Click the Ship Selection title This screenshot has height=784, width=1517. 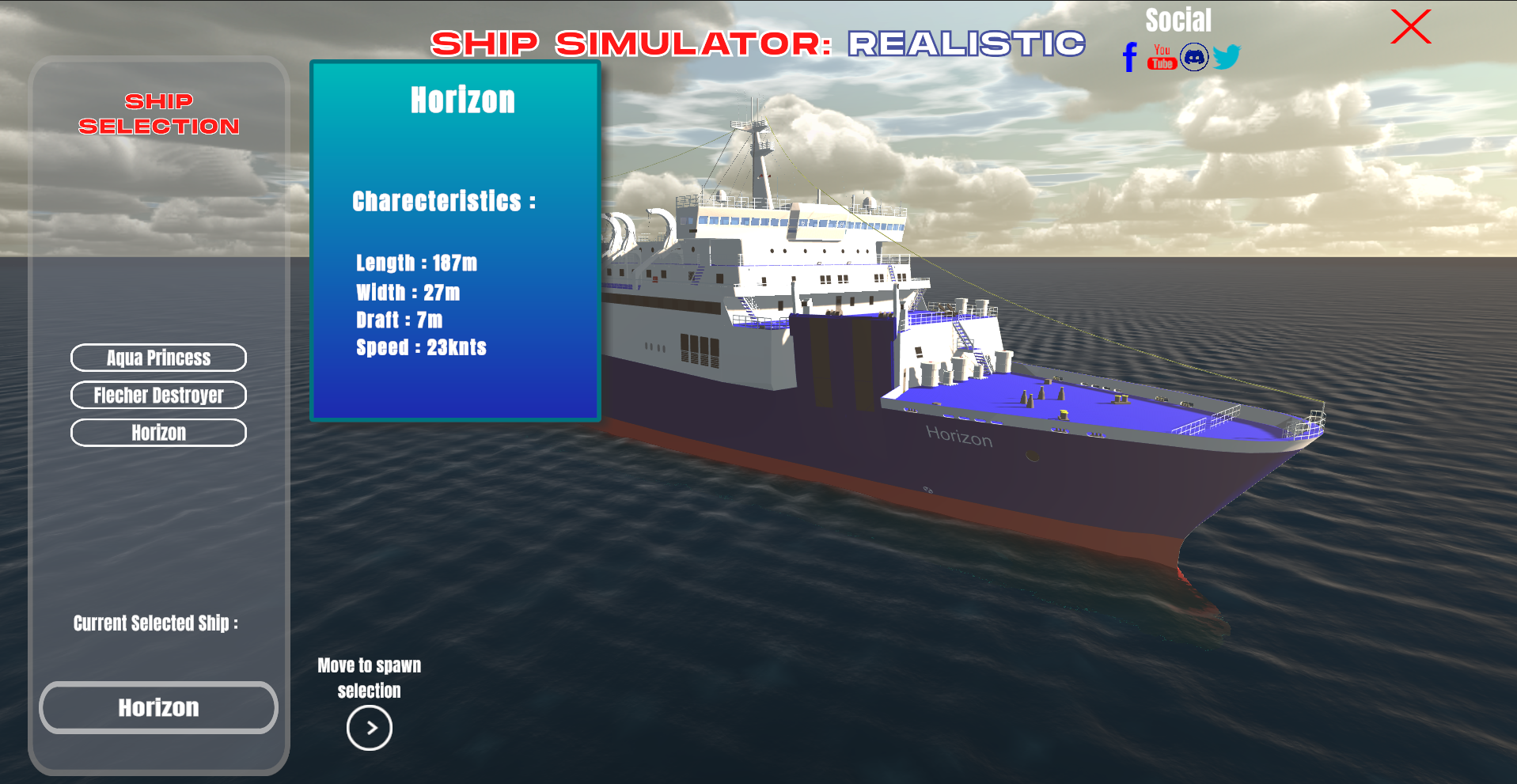pos(158,113)
